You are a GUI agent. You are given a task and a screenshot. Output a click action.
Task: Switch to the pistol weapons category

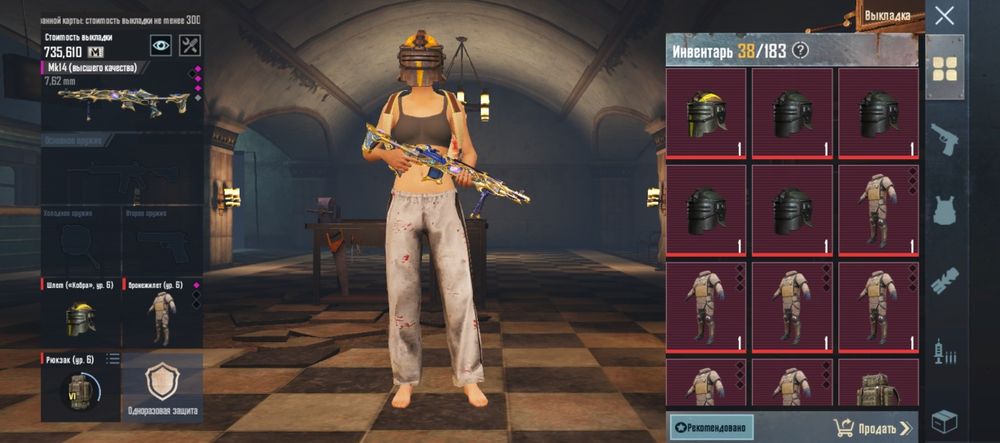pyautogui.click(x=944, y=139)
